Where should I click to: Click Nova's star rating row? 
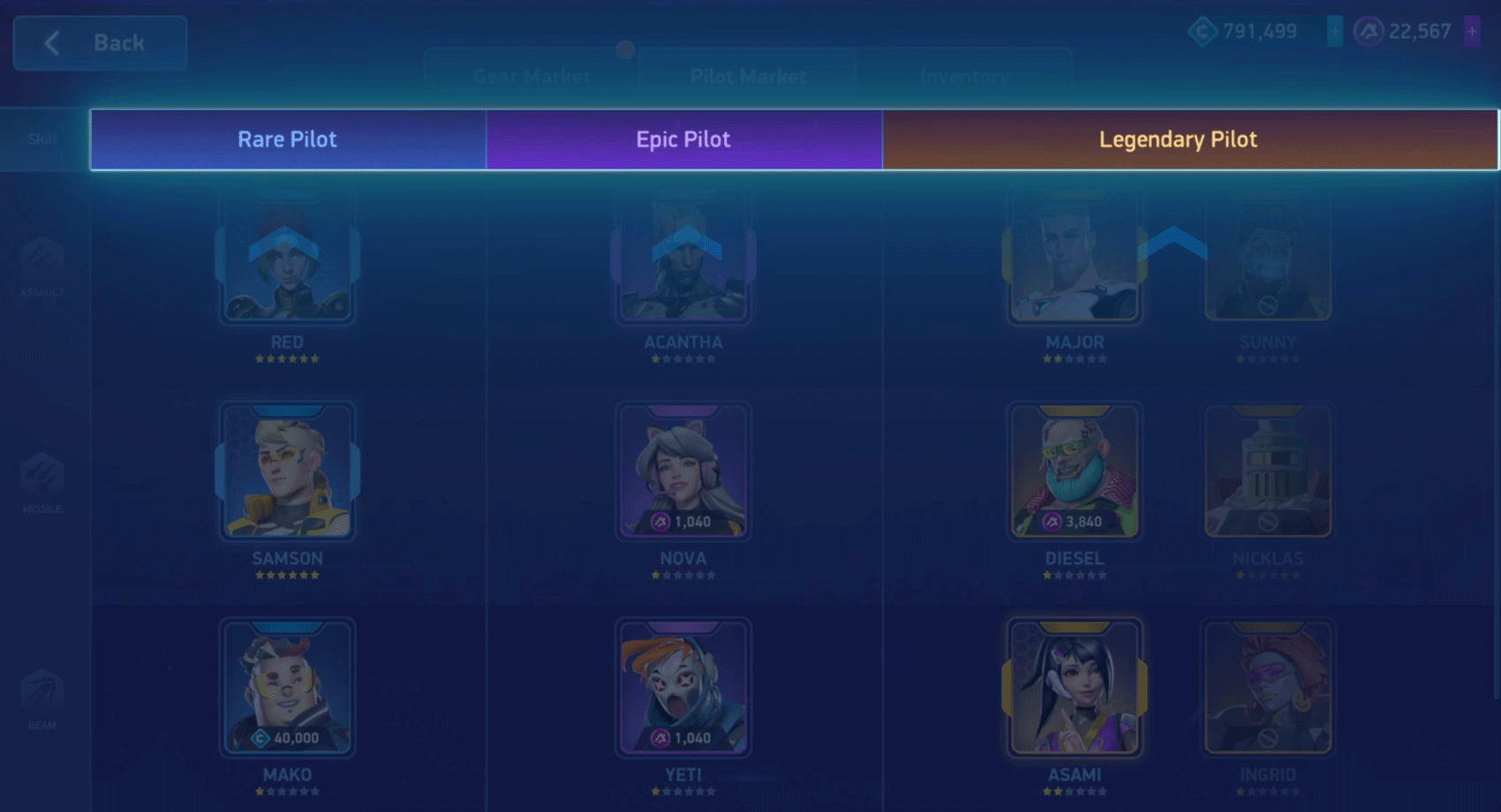(684, 574)
